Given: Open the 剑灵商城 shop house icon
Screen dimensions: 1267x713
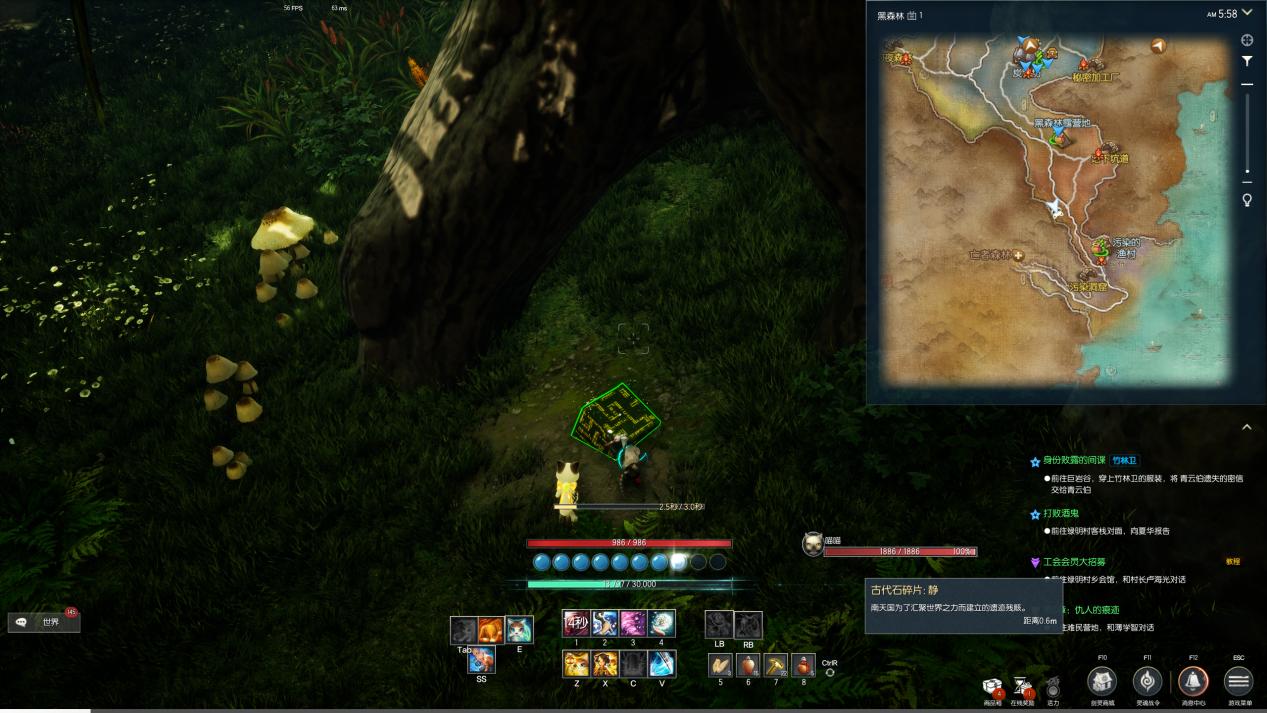Looking at the screenshot, I should tap(1102, 681).
